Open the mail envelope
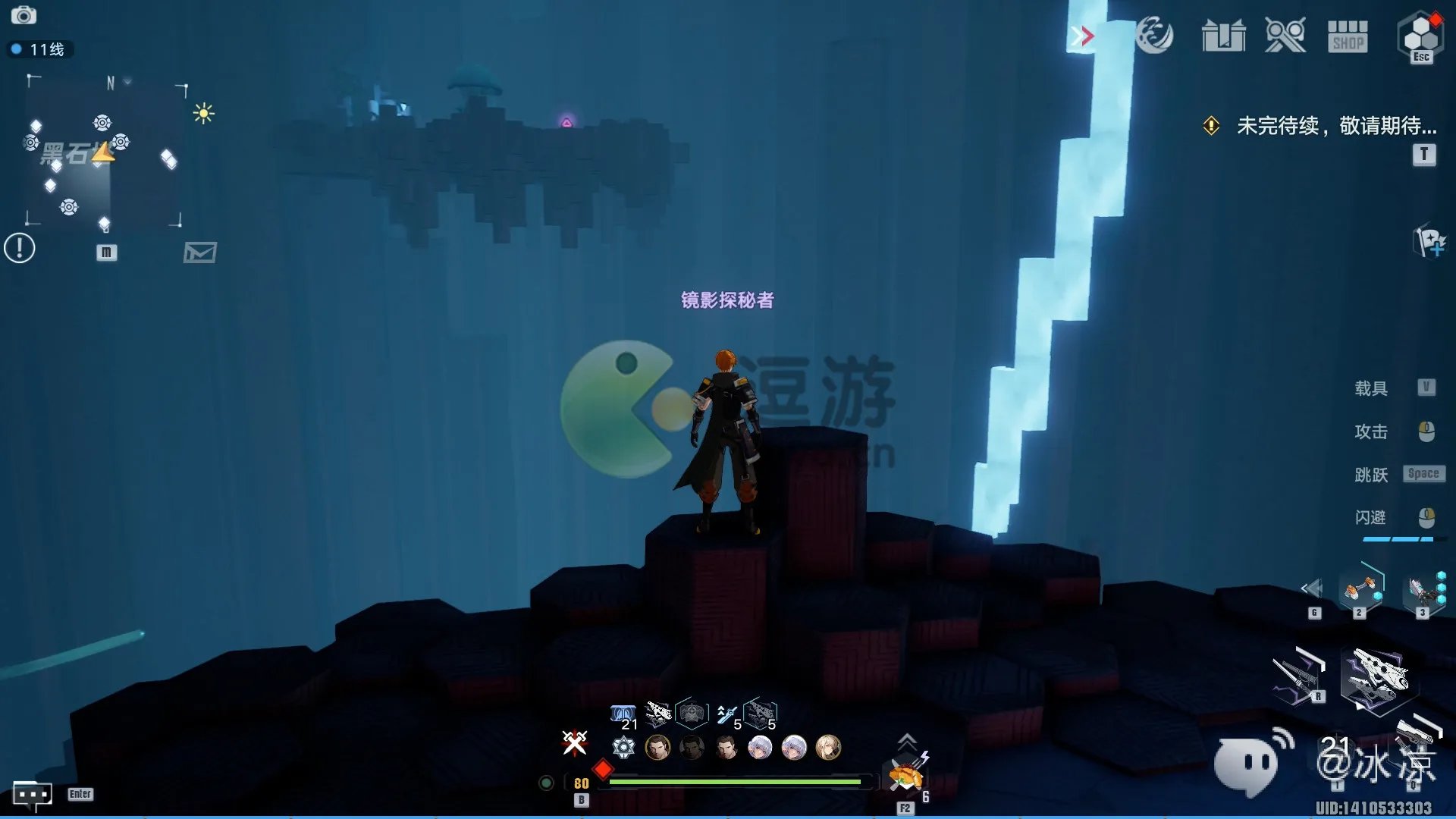 [200, 253]
